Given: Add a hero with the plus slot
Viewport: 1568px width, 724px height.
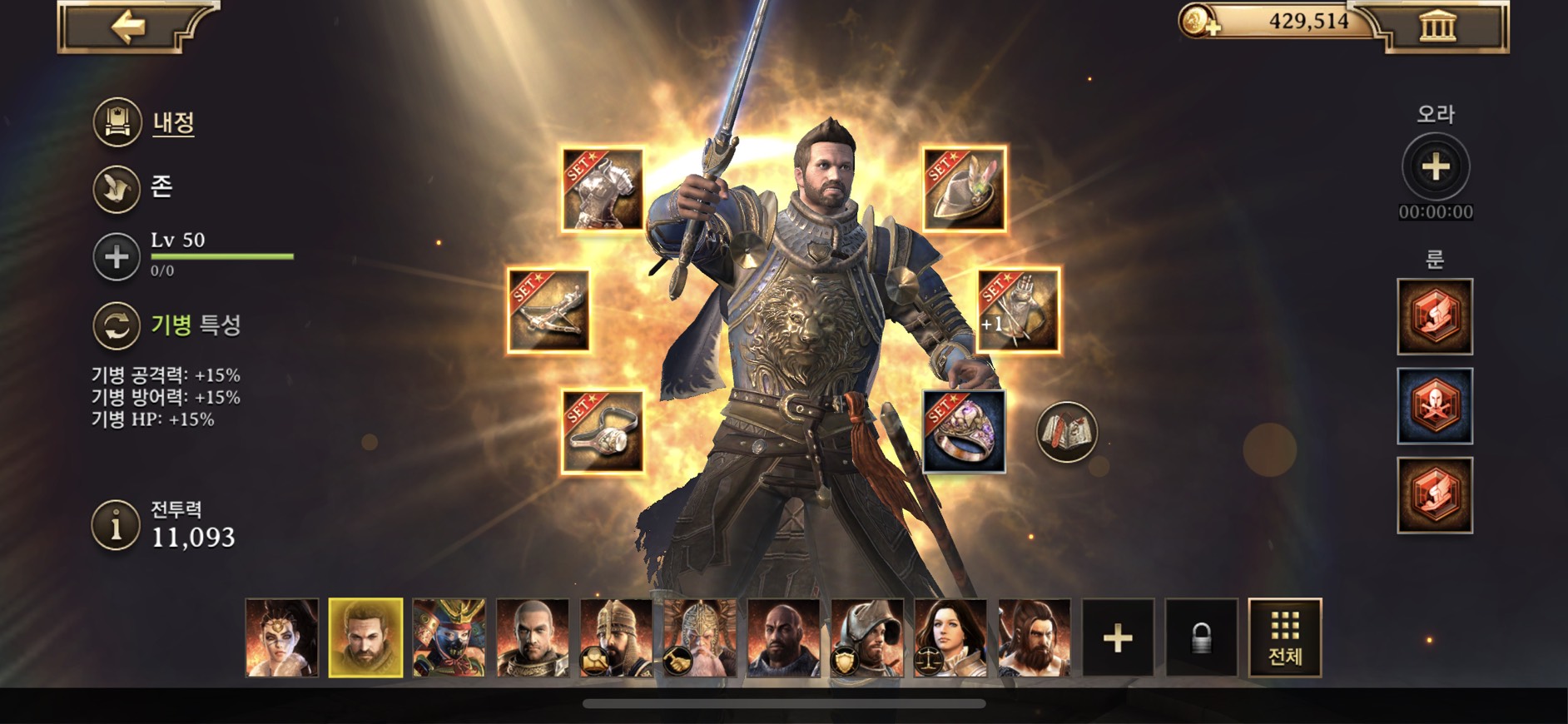Looking at the screenshot, I should click(x=1118, y=637).
